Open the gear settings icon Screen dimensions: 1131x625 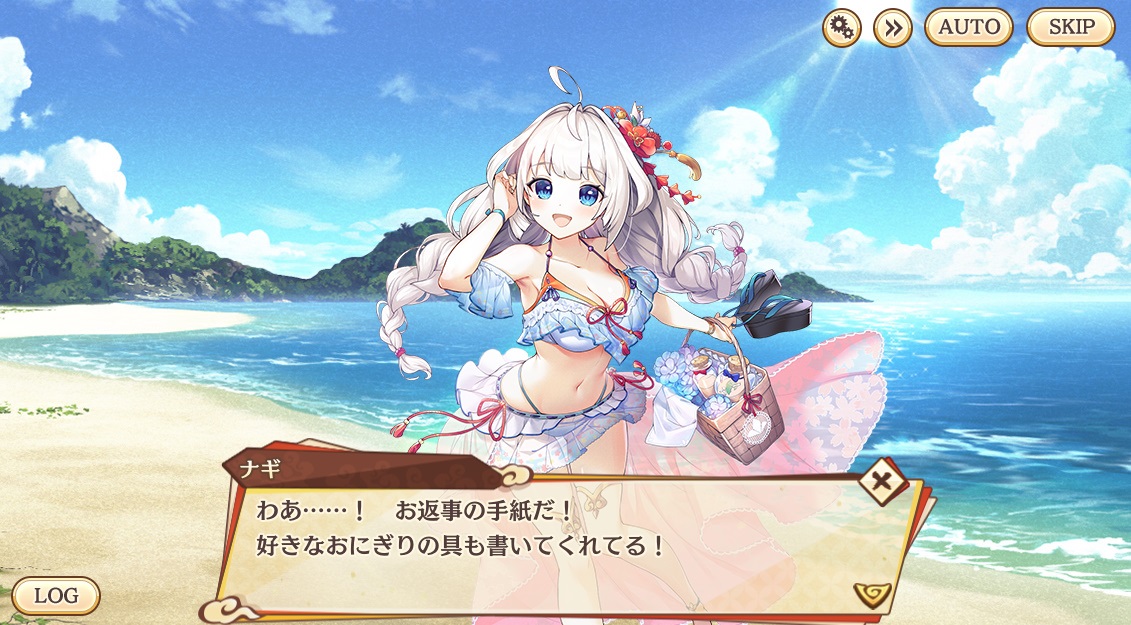point(842,28)
